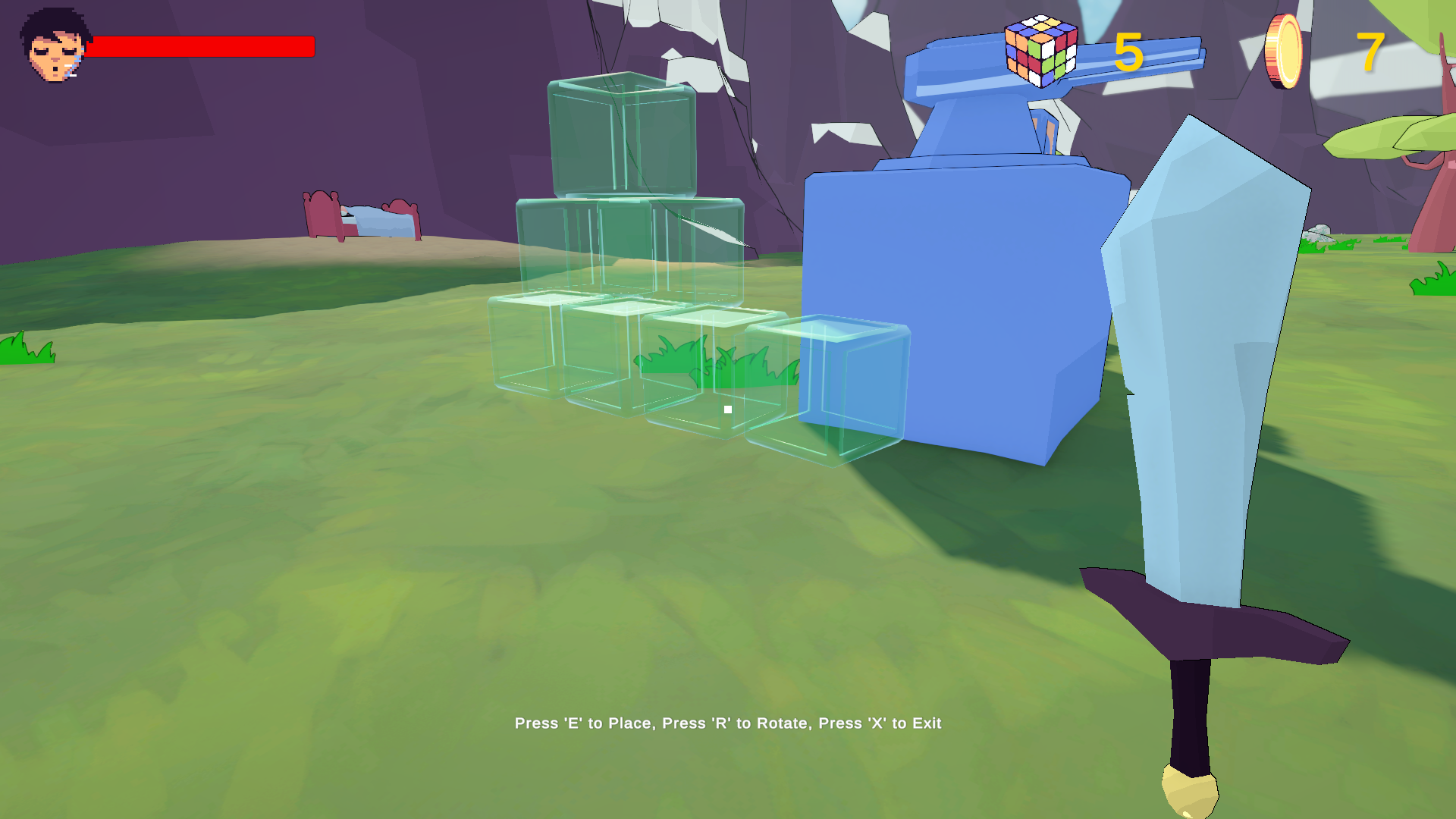Click the gold coin icon
1456x819 pixels.
point(1283,52)
